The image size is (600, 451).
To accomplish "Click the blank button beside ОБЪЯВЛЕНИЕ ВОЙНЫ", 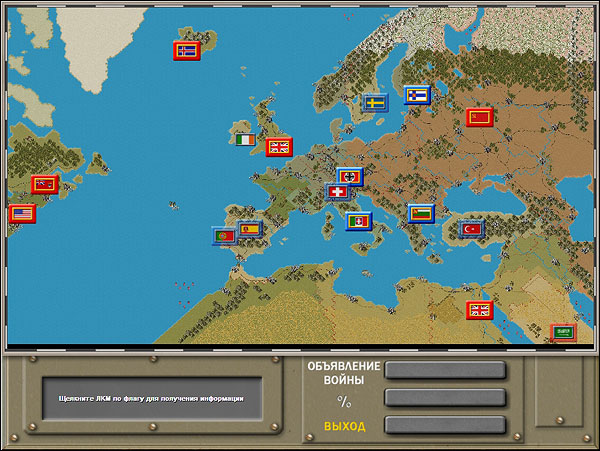I will [x=445, y=371].
